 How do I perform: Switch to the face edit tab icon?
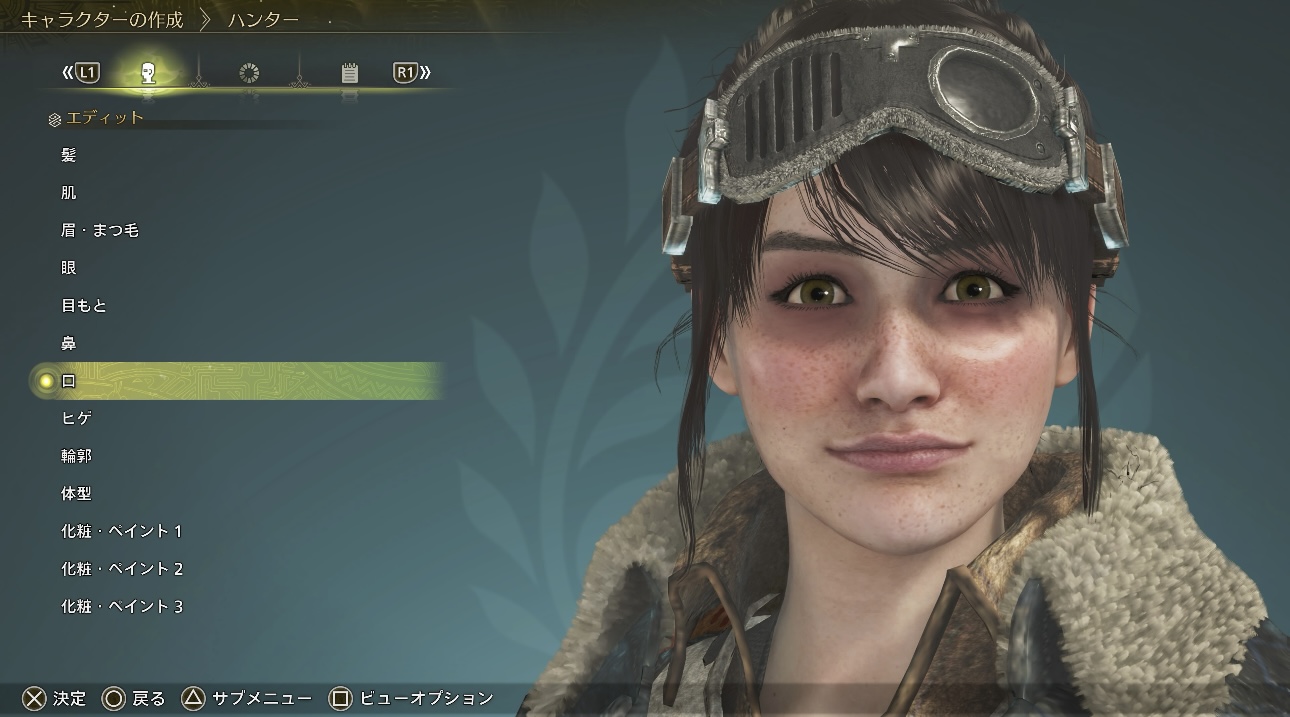(148, 73)
